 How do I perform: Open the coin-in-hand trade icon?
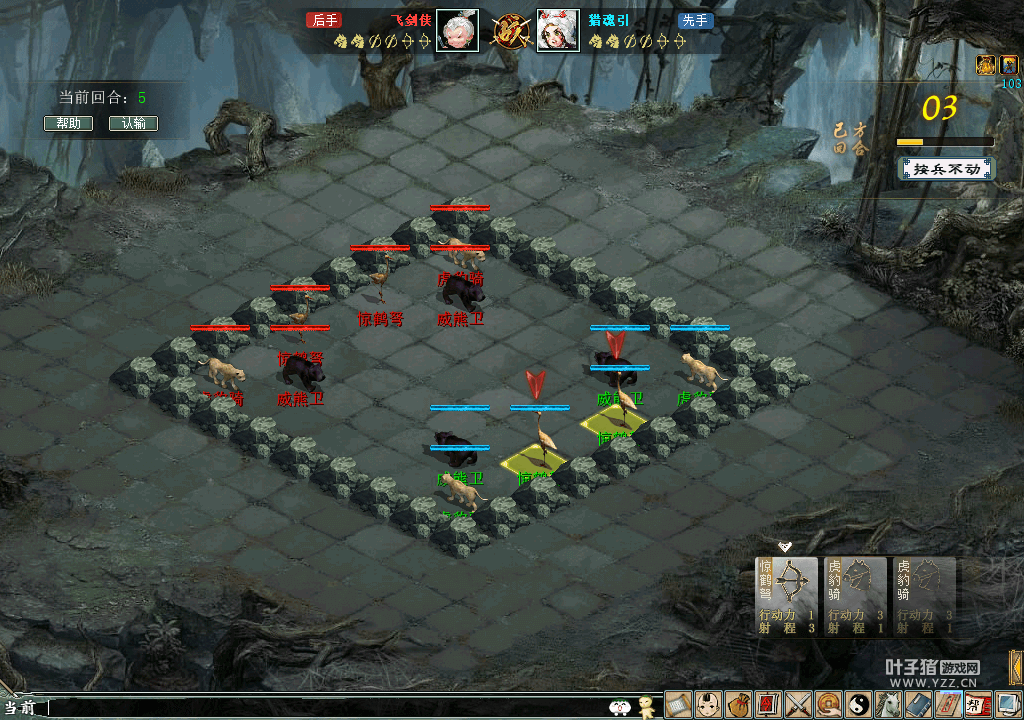[x=828, y=704]
